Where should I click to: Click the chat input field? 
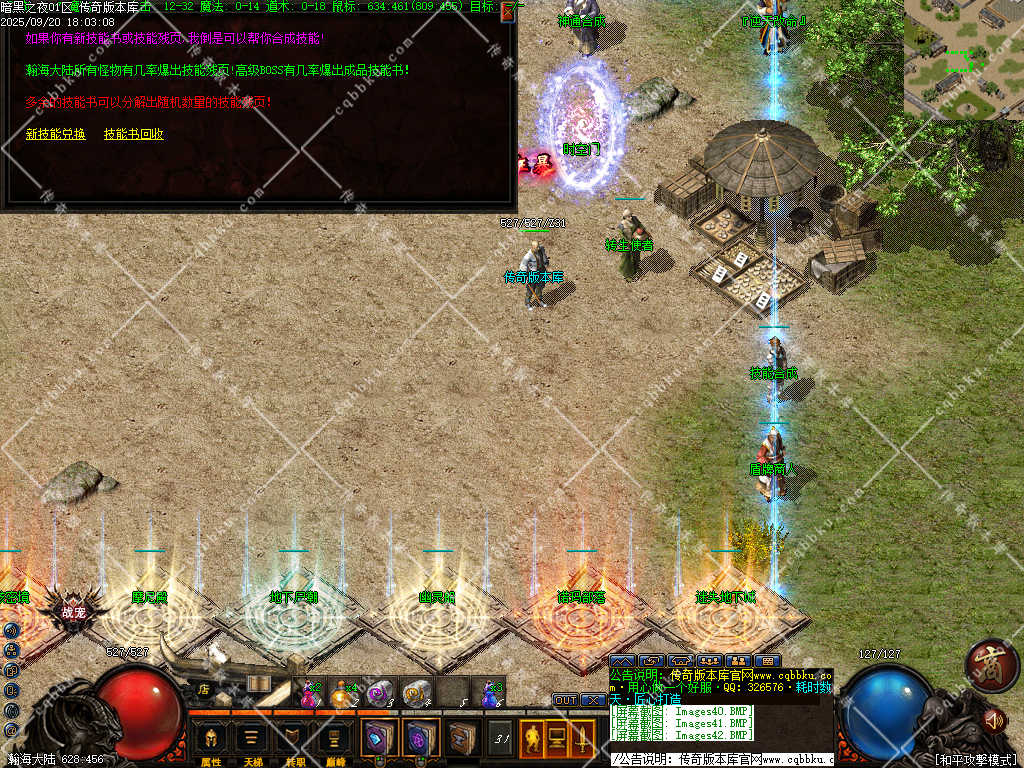[720, 760]
